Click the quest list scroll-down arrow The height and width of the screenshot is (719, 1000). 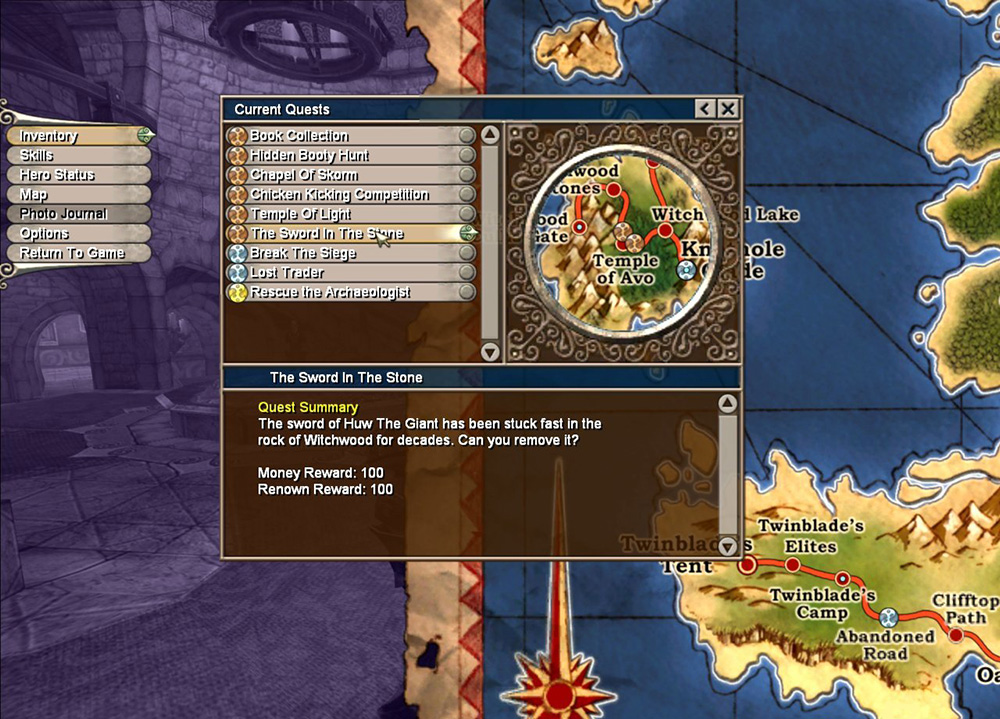490,352
